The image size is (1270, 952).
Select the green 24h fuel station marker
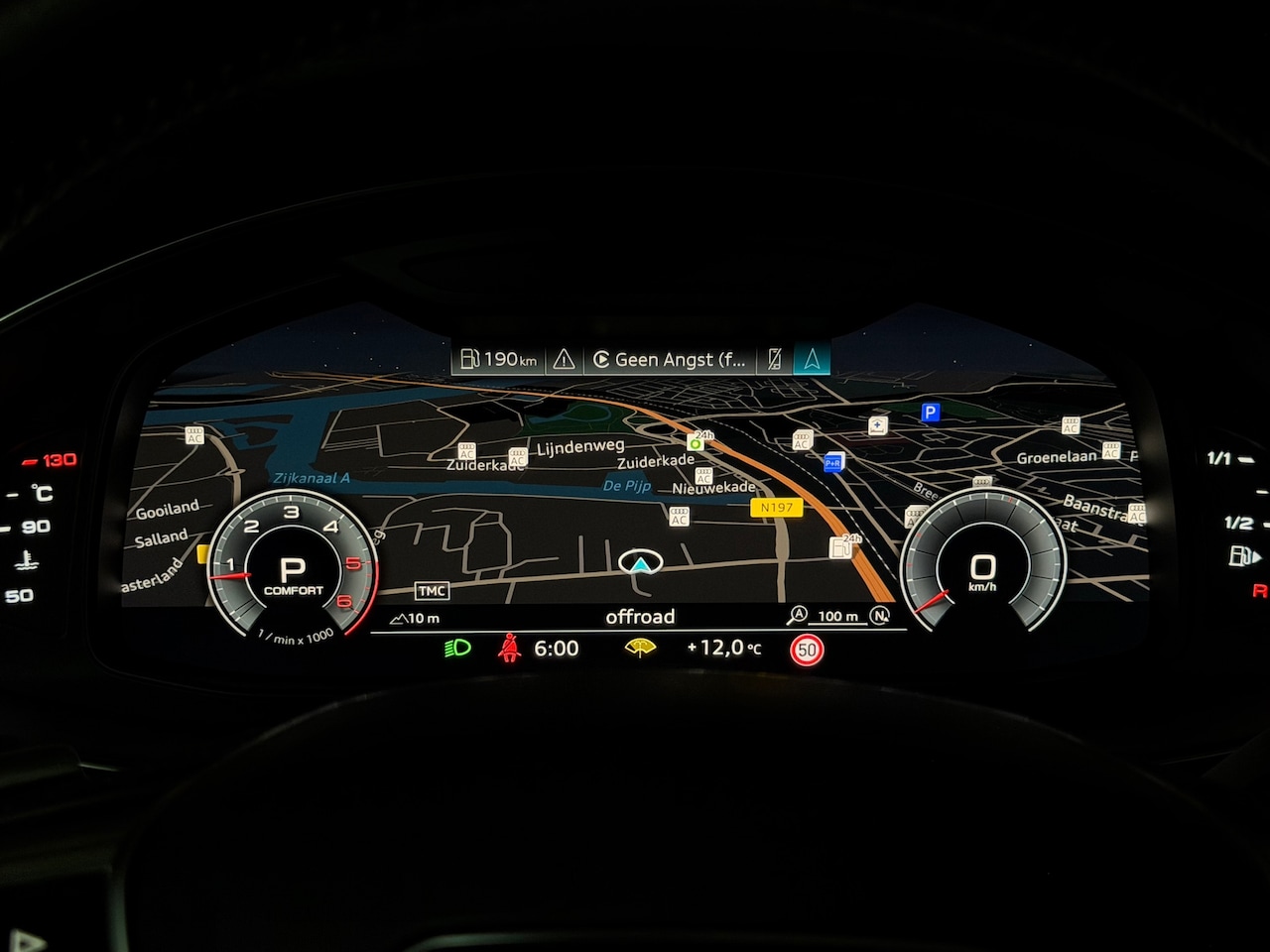[697, 442]
